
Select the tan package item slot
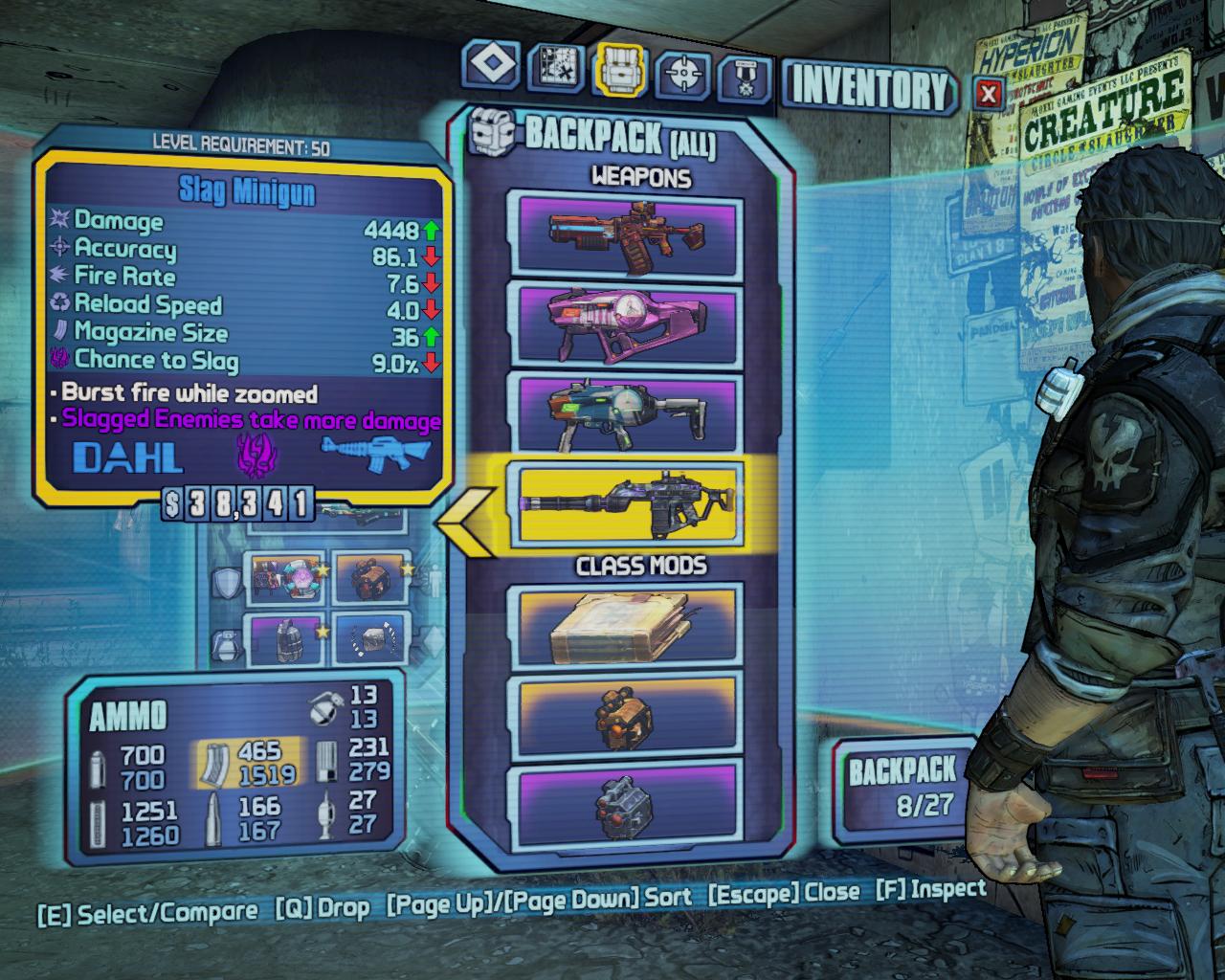pyautogui.click(x=629, y=627)
